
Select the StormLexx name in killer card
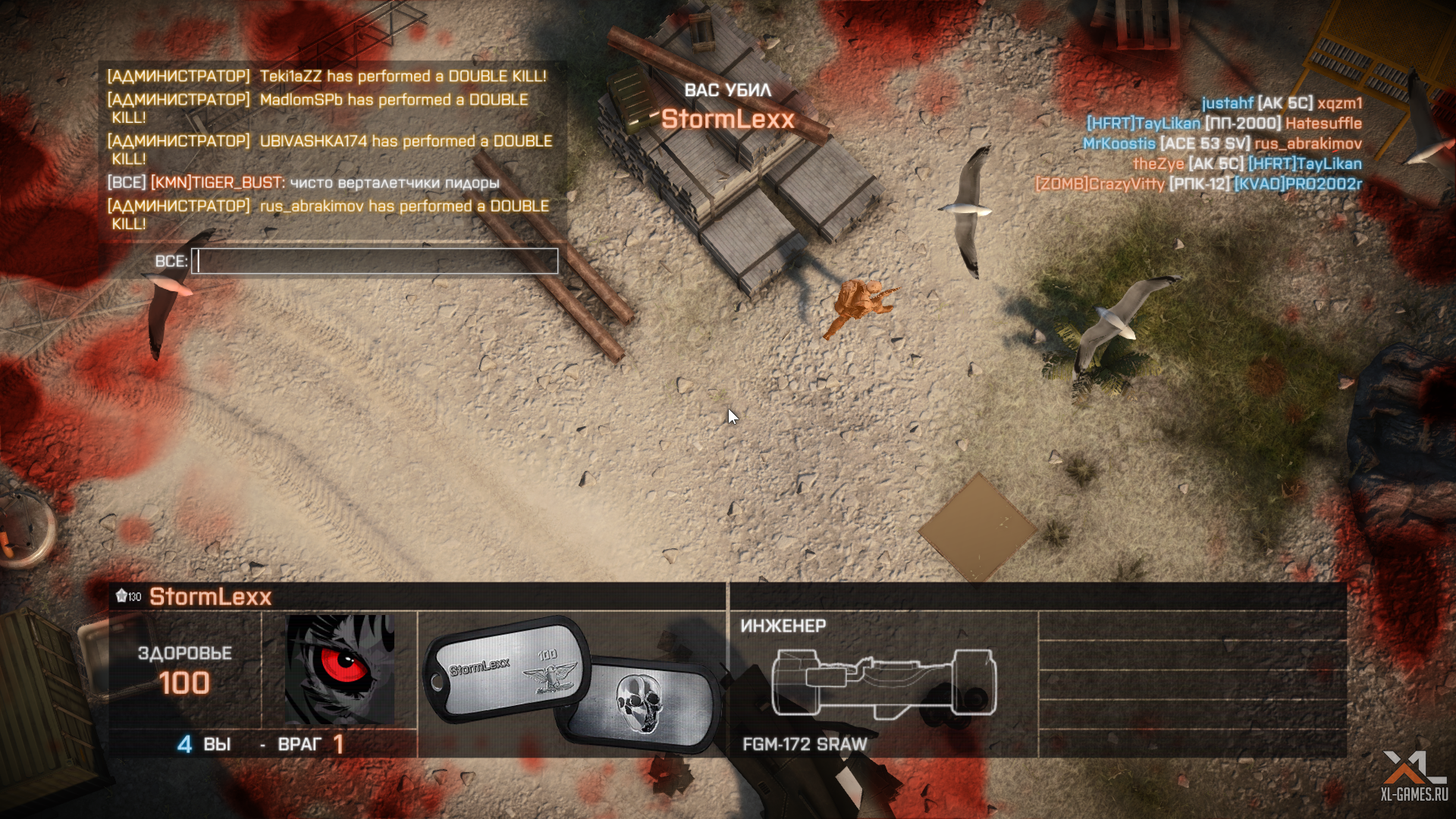coord(210,597)
